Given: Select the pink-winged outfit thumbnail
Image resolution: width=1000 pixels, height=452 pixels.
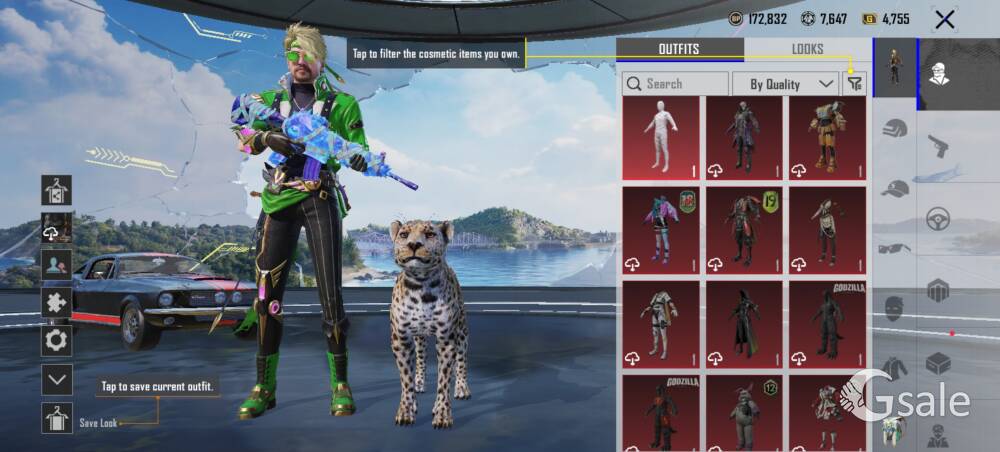Looking at the screenshot, I should pyautogui.click(x=660, y=230).
